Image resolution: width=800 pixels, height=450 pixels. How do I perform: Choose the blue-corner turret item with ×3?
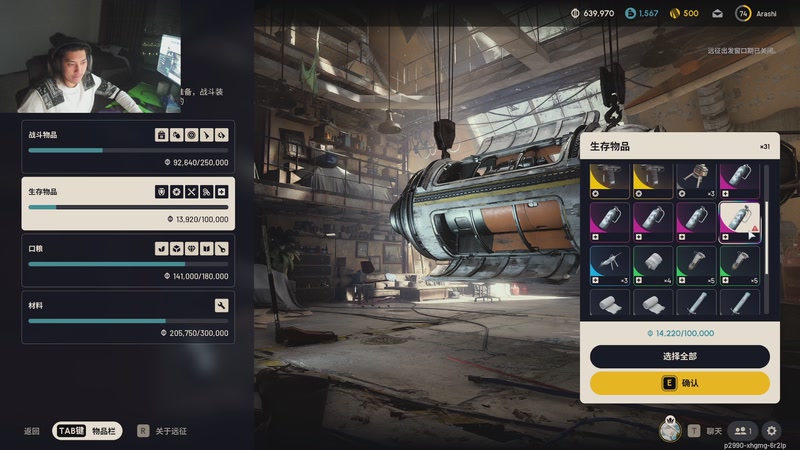pos(609,265)
